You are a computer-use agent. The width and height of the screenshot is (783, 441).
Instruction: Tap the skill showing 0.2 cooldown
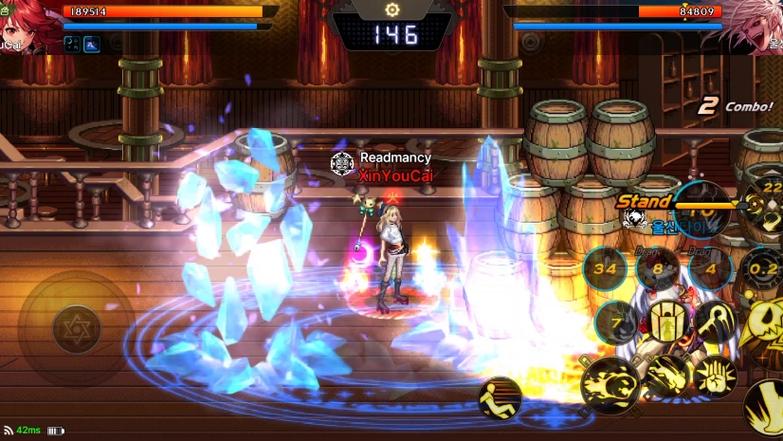coord(762,268)
